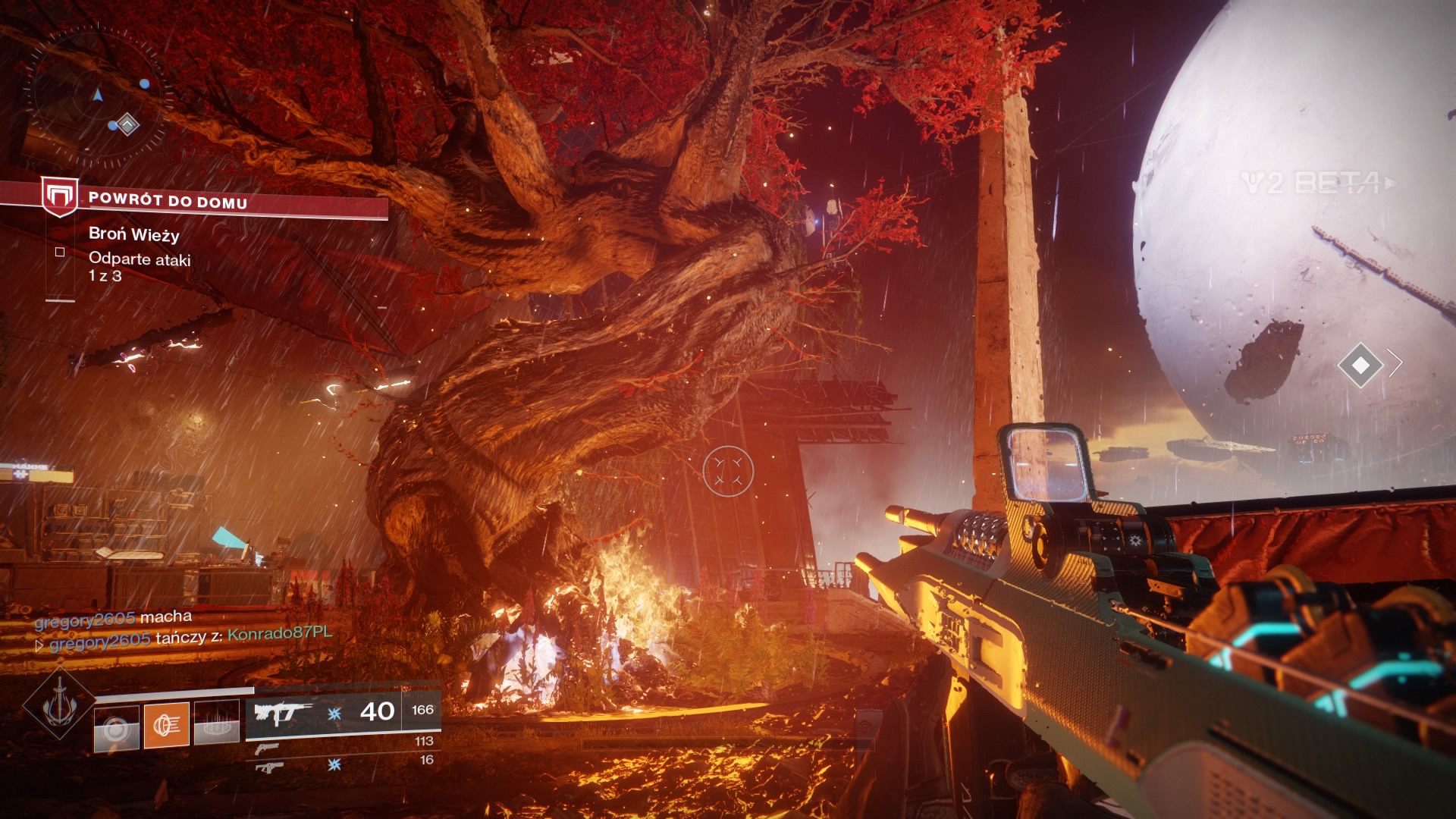Use the grenade ability icon
The height and width of the screenshot is (819, 1456).
tap(116, 728)
